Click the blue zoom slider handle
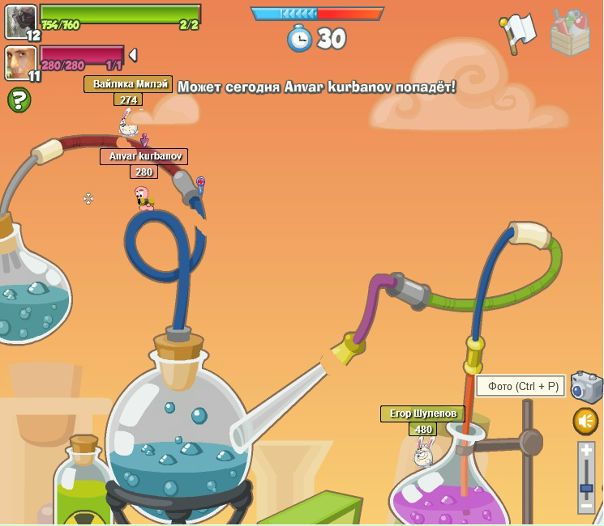 click(x=586, y=487)
